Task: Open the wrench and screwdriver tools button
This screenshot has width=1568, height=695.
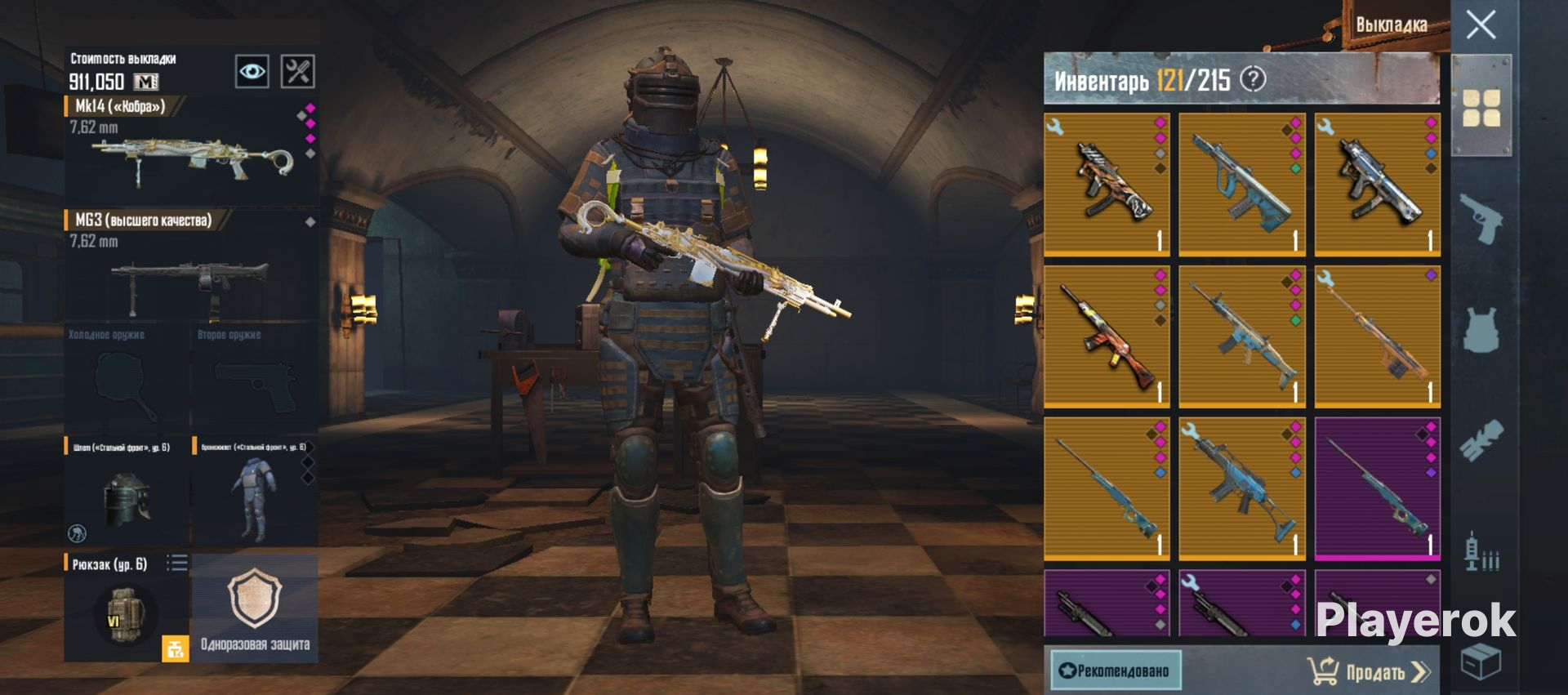Action: click(x=297, y=72)
